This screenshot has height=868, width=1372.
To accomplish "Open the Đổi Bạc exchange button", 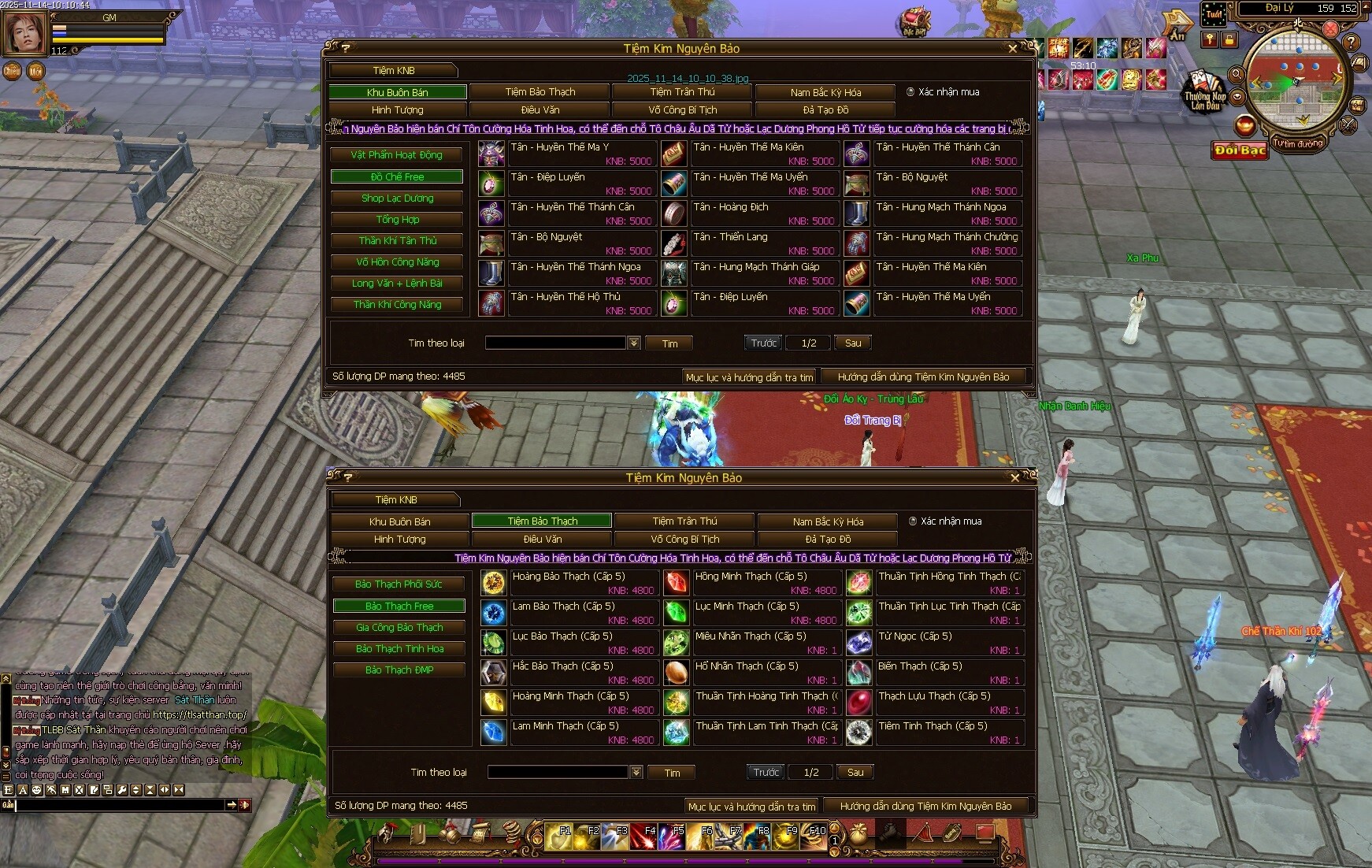I will click(x=1240, y=150).
